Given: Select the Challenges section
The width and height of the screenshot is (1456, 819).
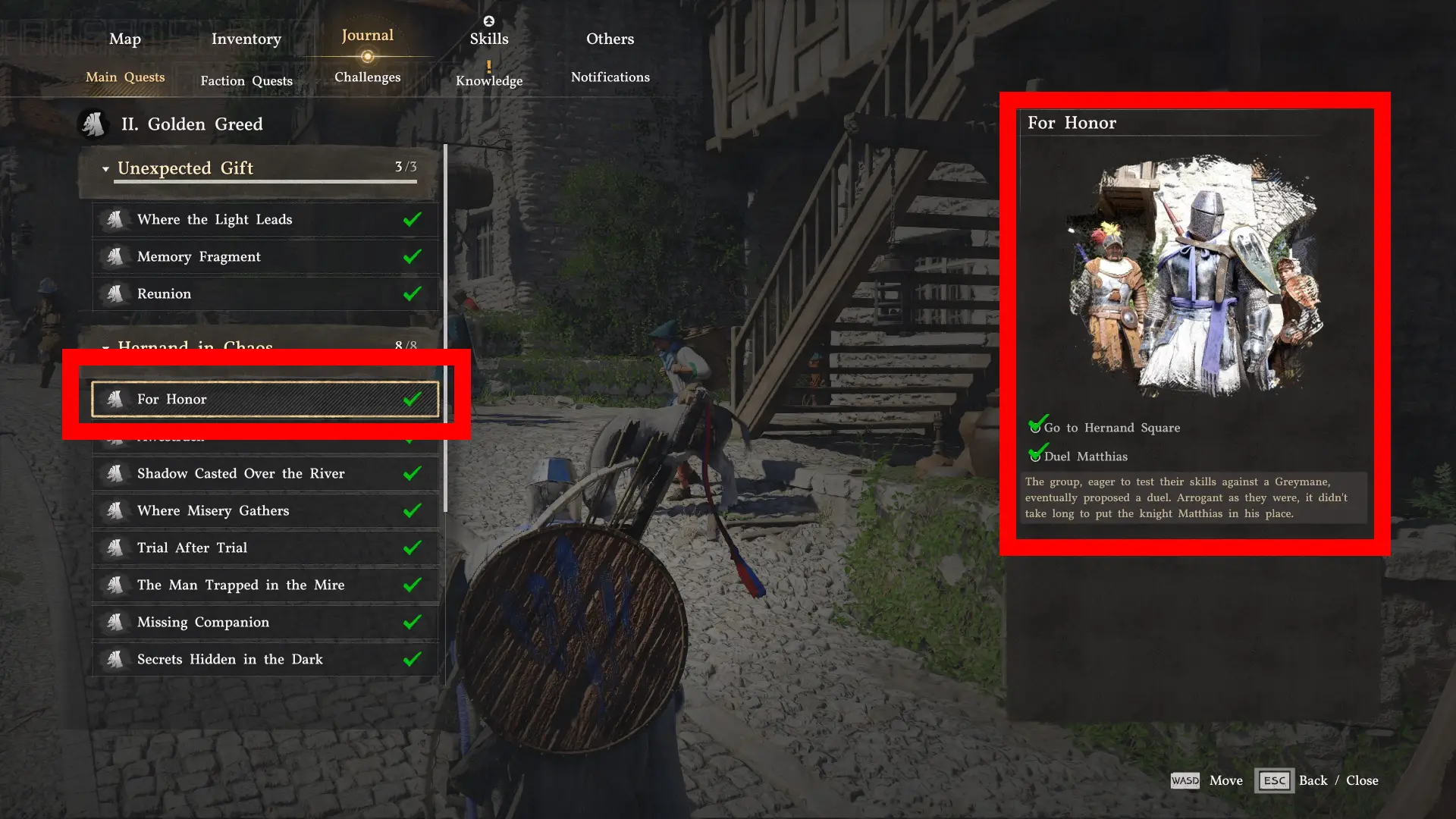Looking at the screenshot, I should pyautogui.click(x=367, y=77).
